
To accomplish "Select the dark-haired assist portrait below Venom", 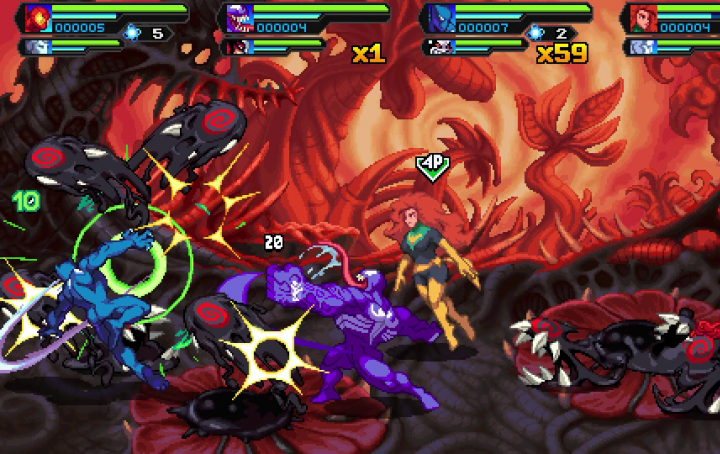I will point(239,46).
